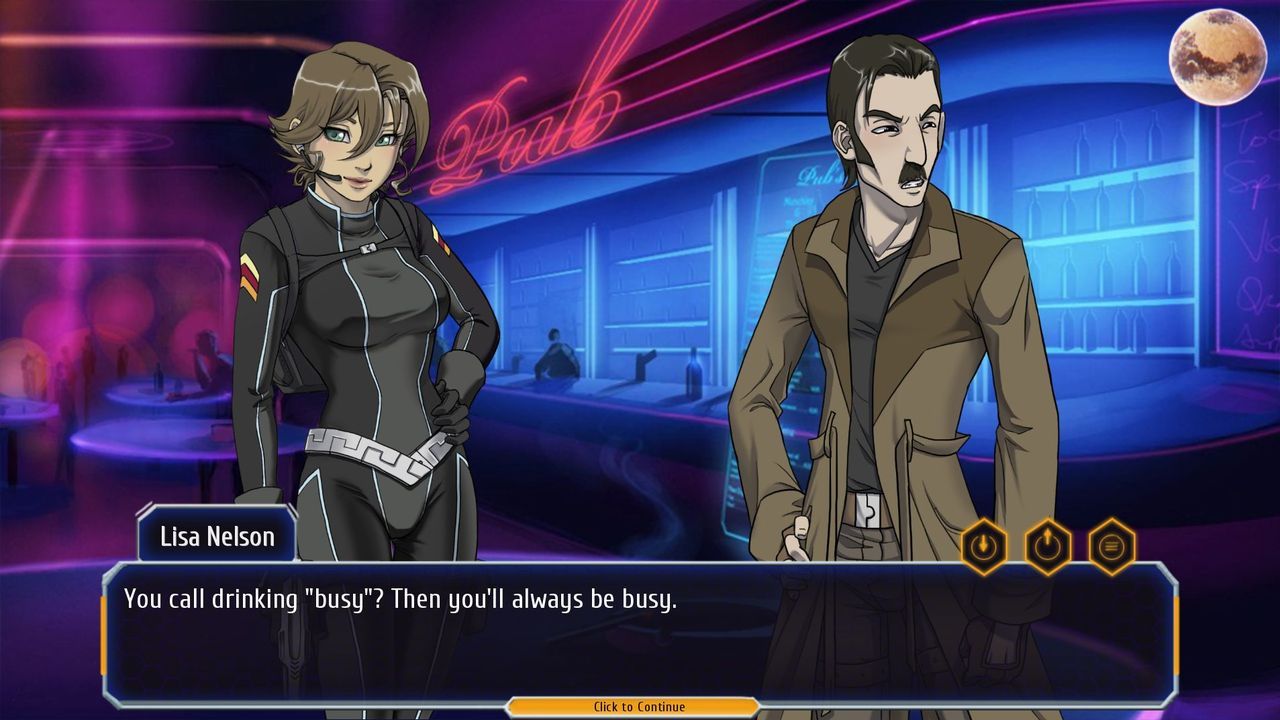The height and width of the screenshot is (720, 1280).
Task: Click the Click to Continue button
Action: point(638,706)
